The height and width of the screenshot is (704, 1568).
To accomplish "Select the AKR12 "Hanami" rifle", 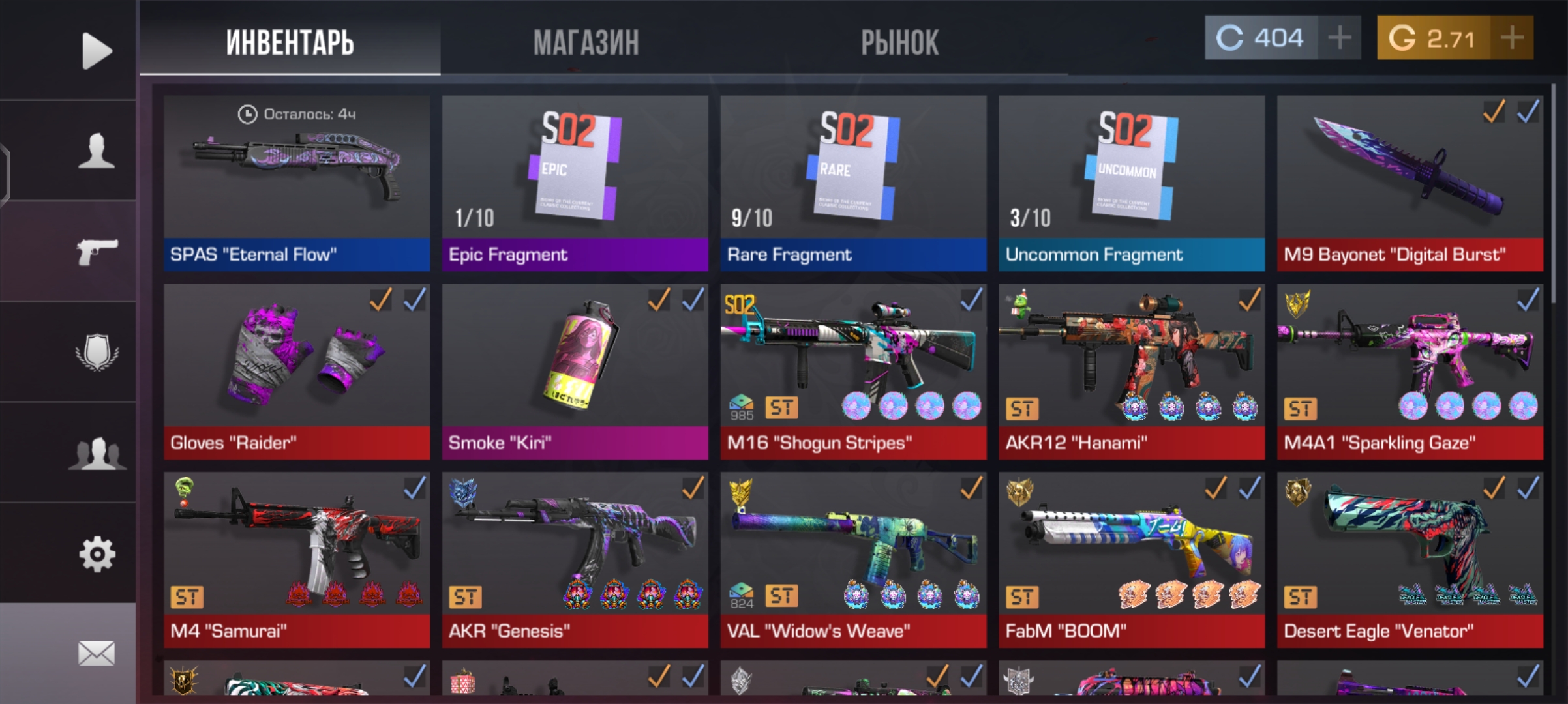I will pos(1132,371).
